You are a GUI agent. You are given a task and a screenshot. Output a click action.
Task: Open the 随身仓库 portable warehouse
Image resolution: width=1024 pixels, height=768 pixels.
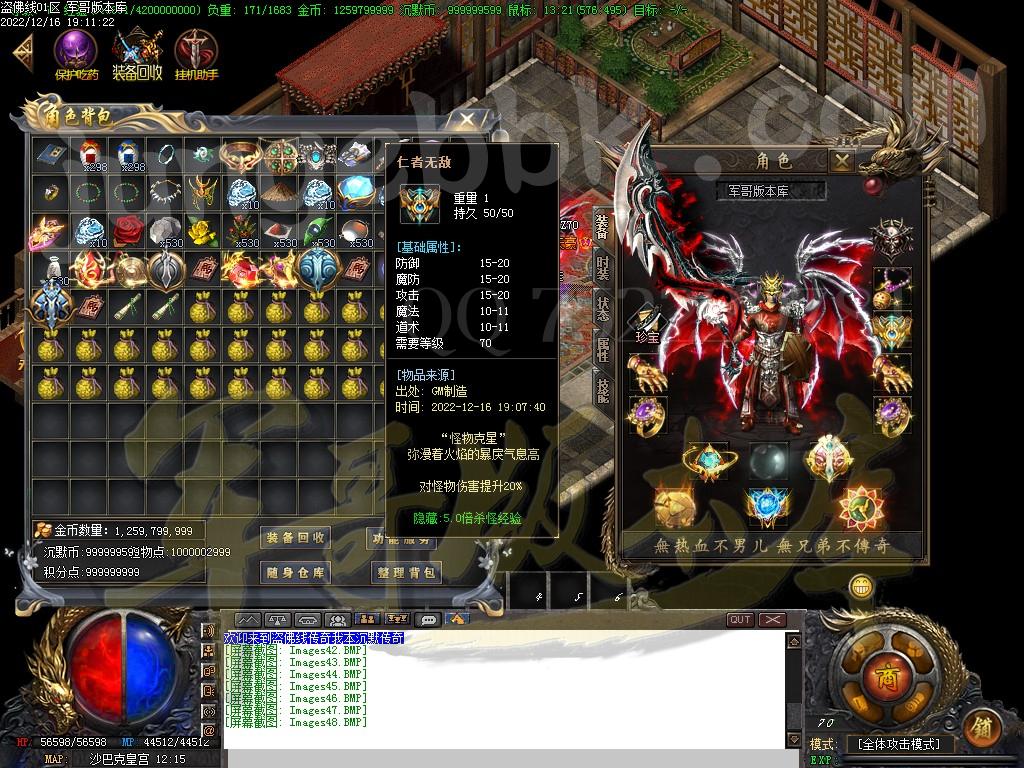[x=295, y=573]
